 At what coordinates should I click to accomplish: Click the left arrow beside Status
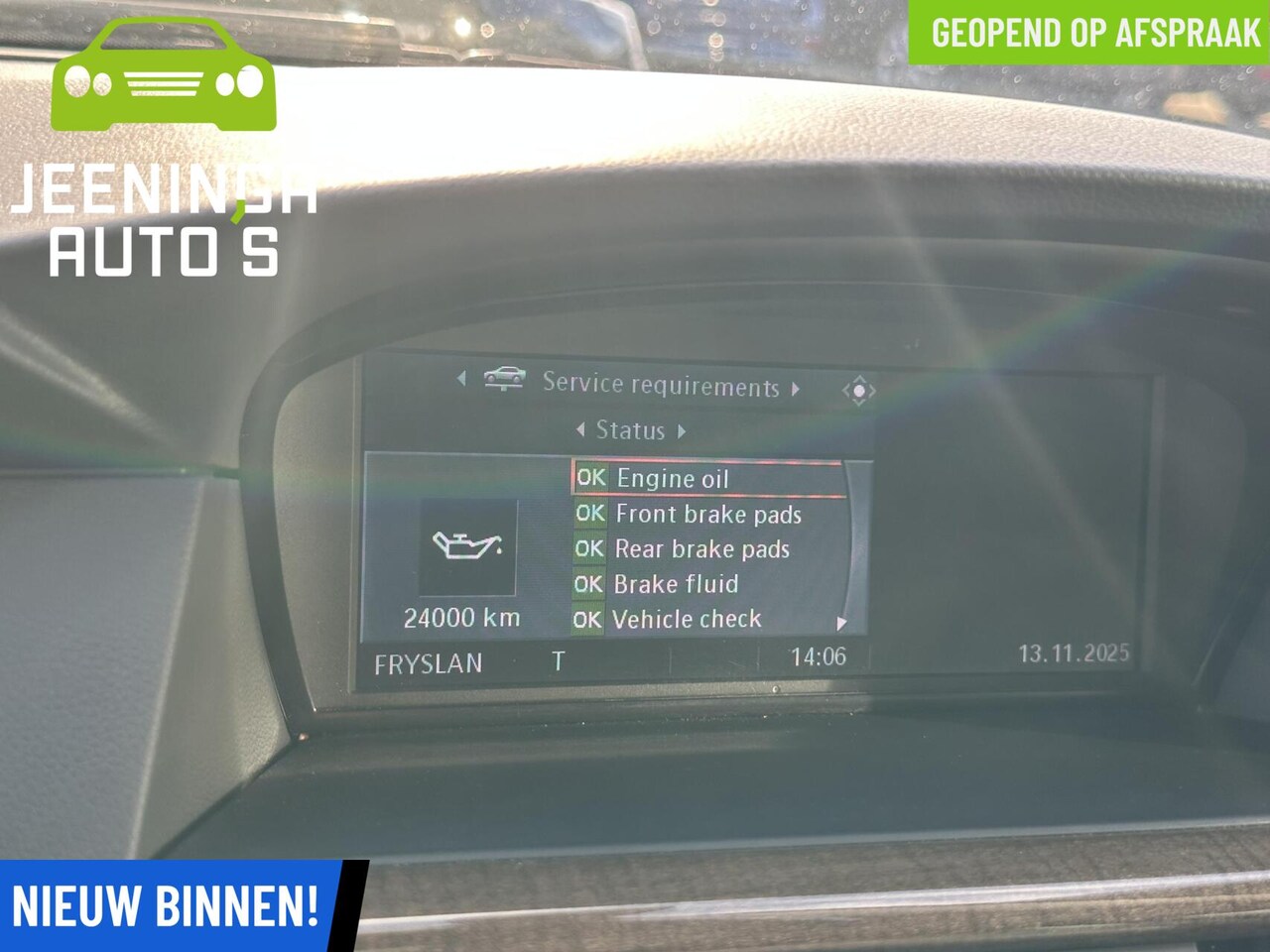580,429
